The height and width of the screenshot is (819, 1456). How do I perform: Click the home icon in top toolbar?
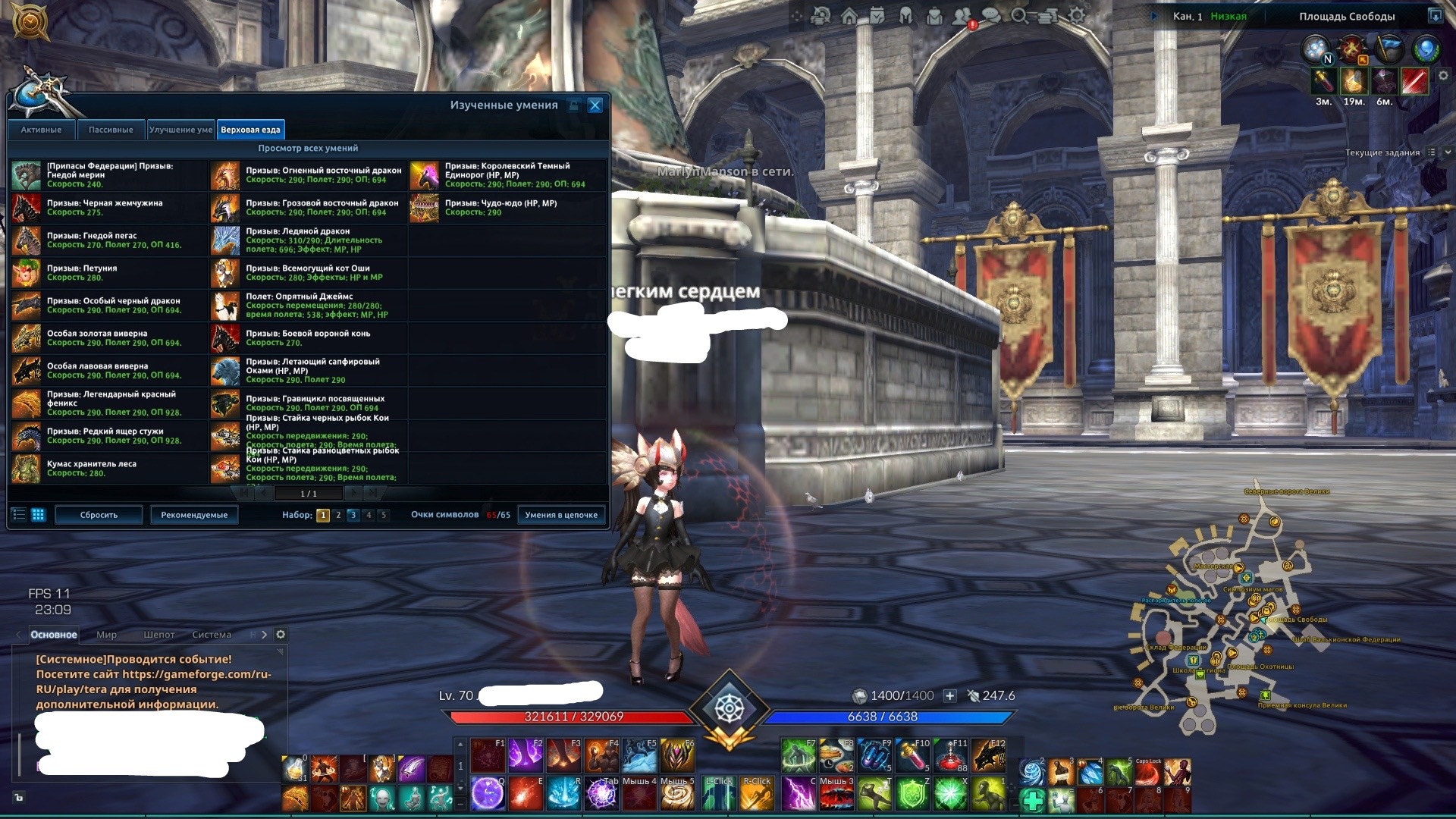click(849, 16)
